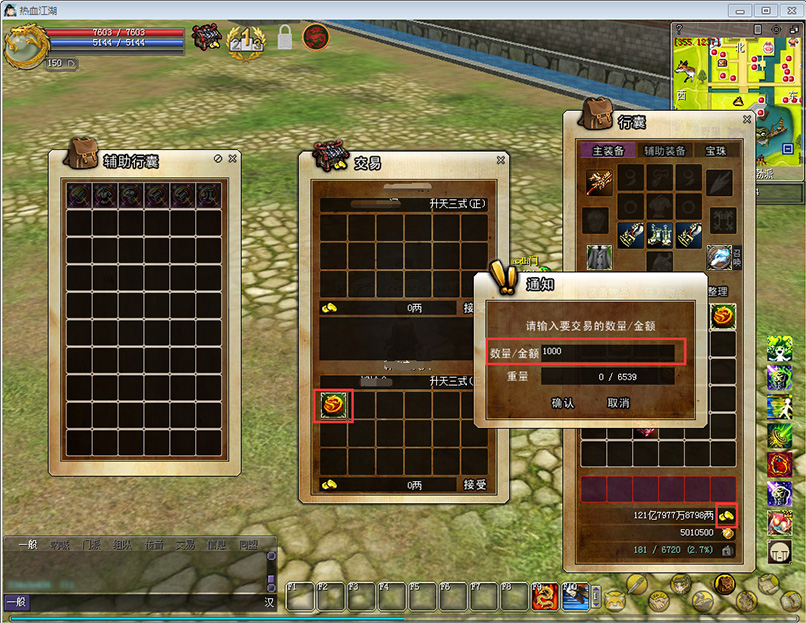Use the blue skill in F10 slot
This screenshot has width=806, height=623.
[x=575, y=597]
